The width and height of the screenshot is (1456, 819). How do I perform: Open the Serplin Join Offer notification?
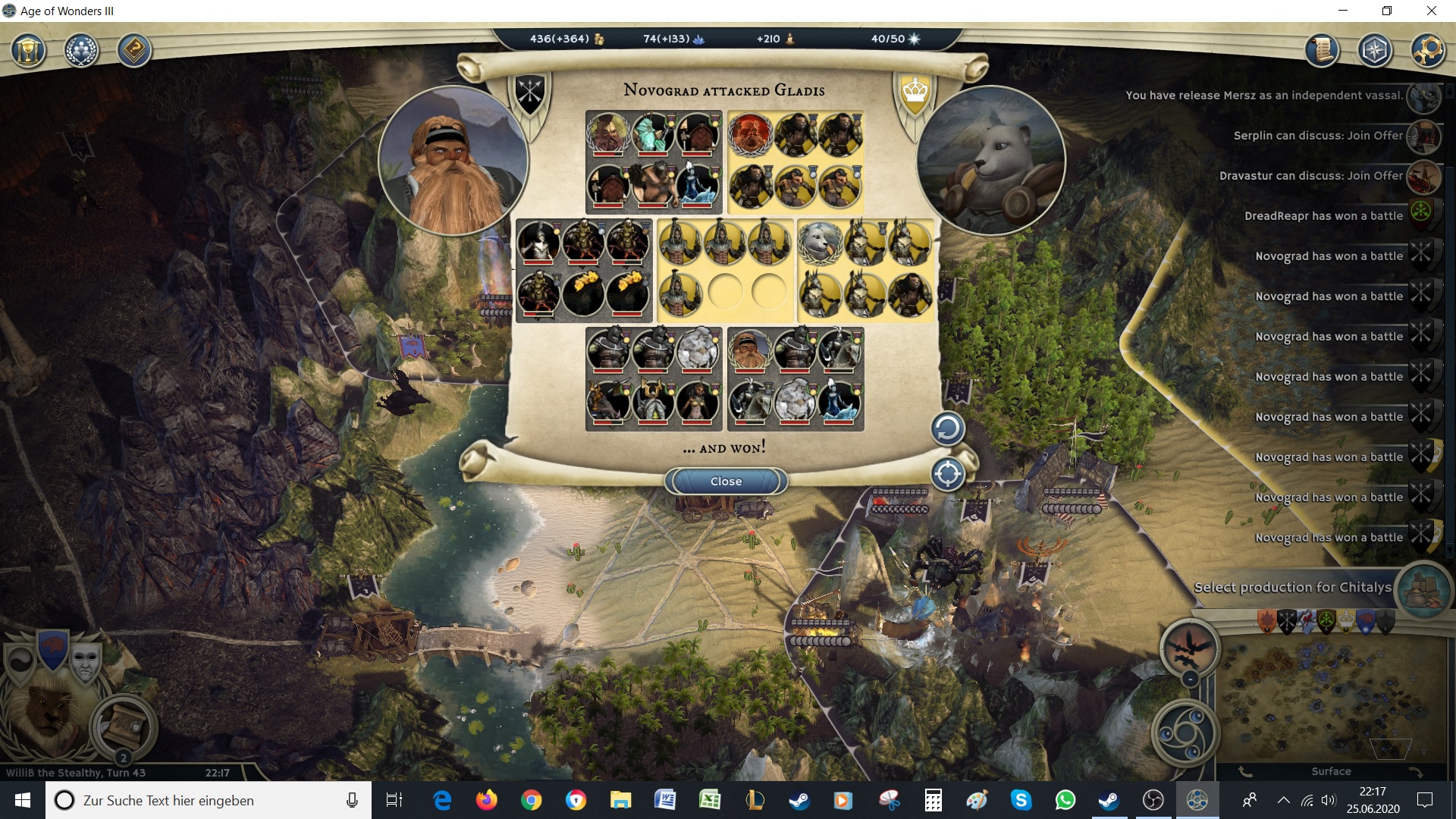pyautogui.click(x=1318, y=136)
